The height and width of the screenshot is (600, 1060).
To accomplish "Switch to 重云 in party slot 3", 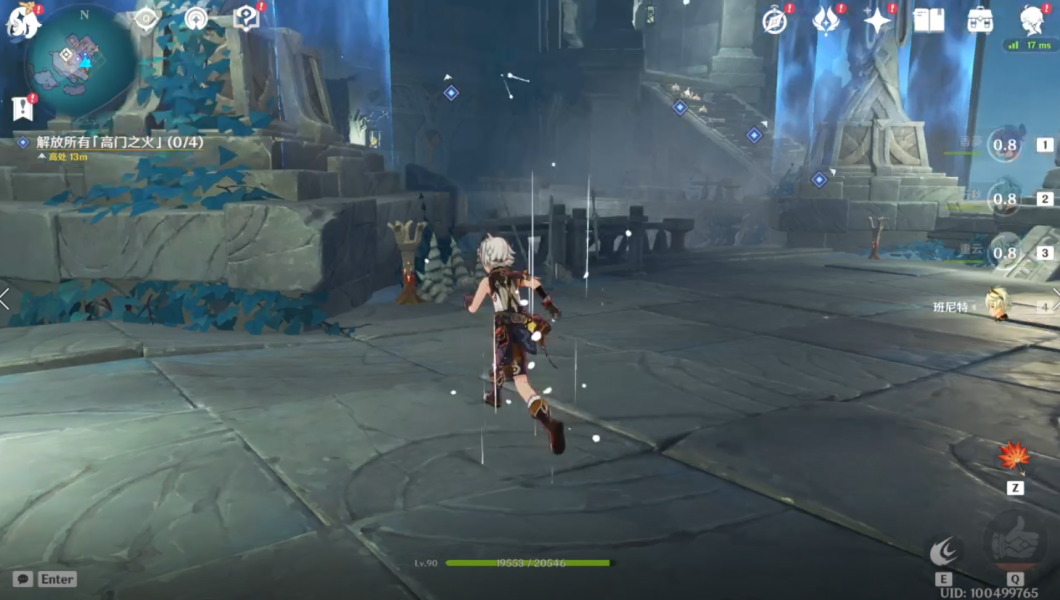I will pyautogui.click(x=1005, y=252).
